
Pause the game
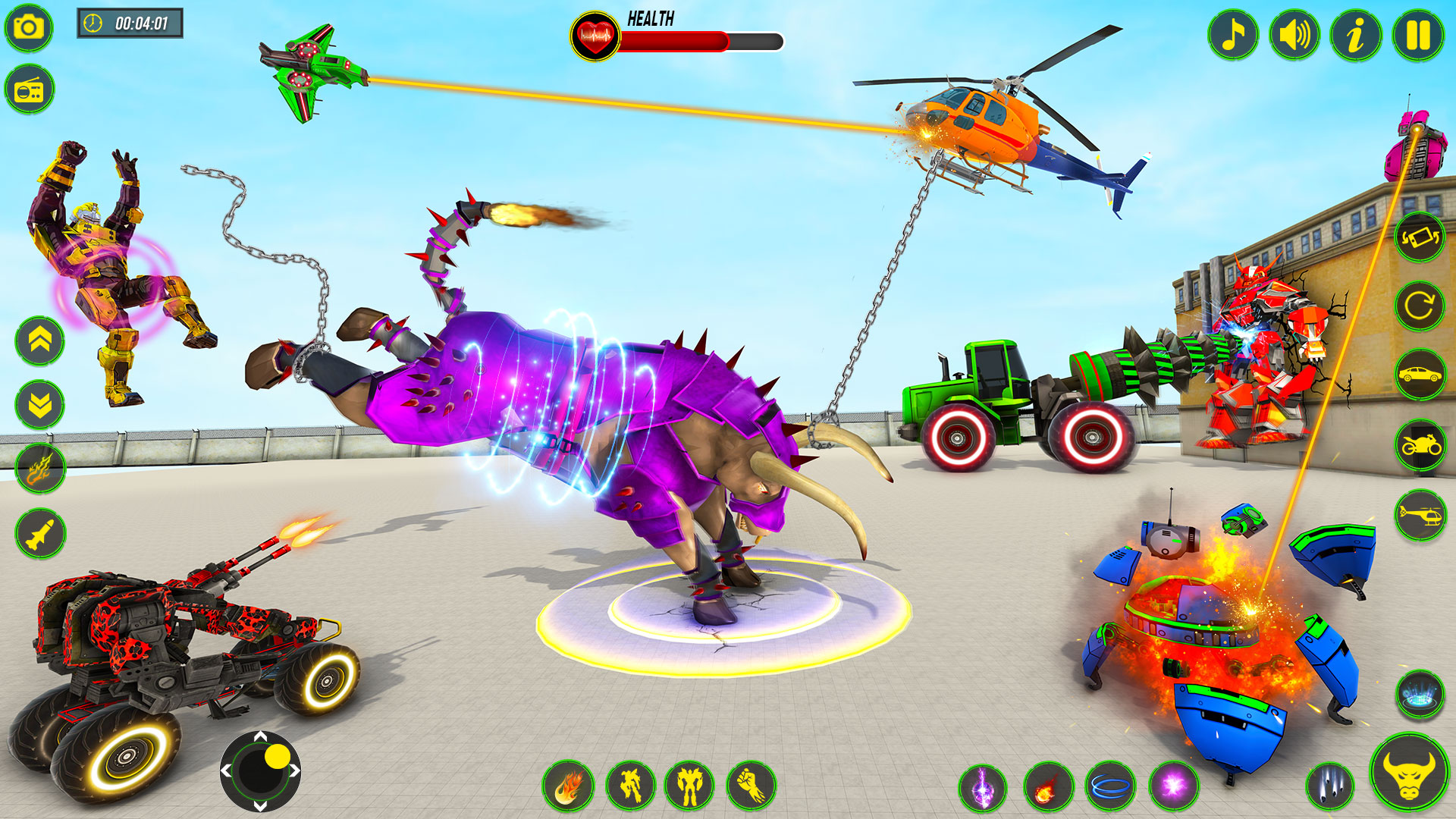[x=1417, y=35]
